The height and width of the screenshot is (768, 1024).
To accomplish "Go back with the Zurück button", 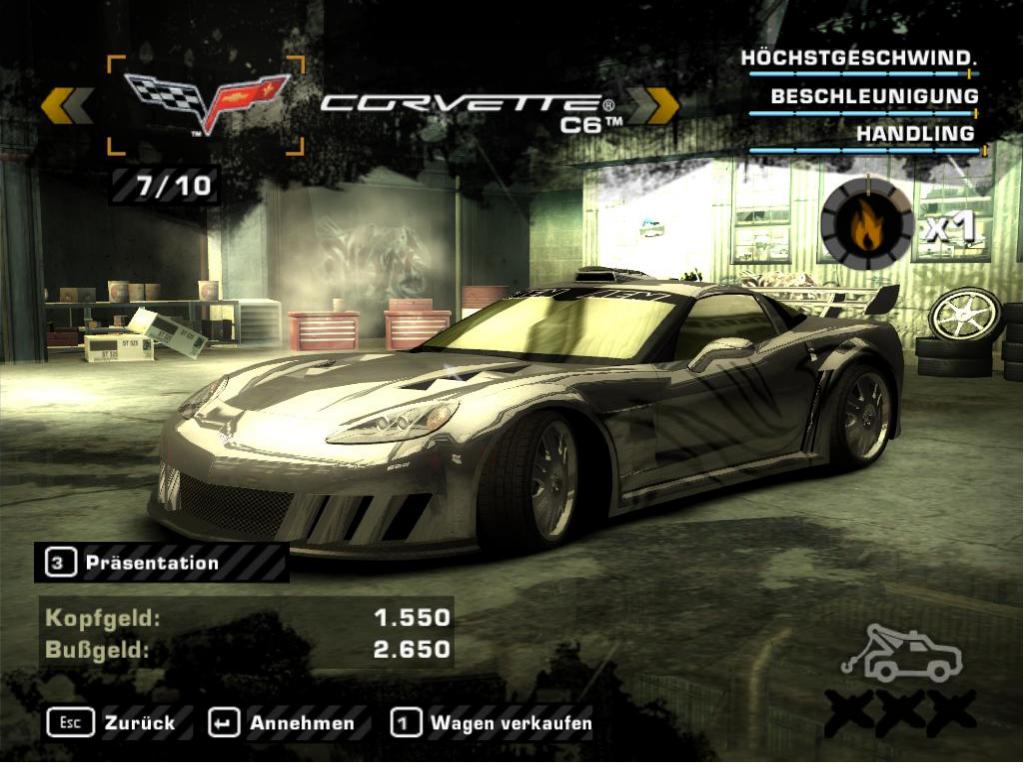I will tap(111, 722).
